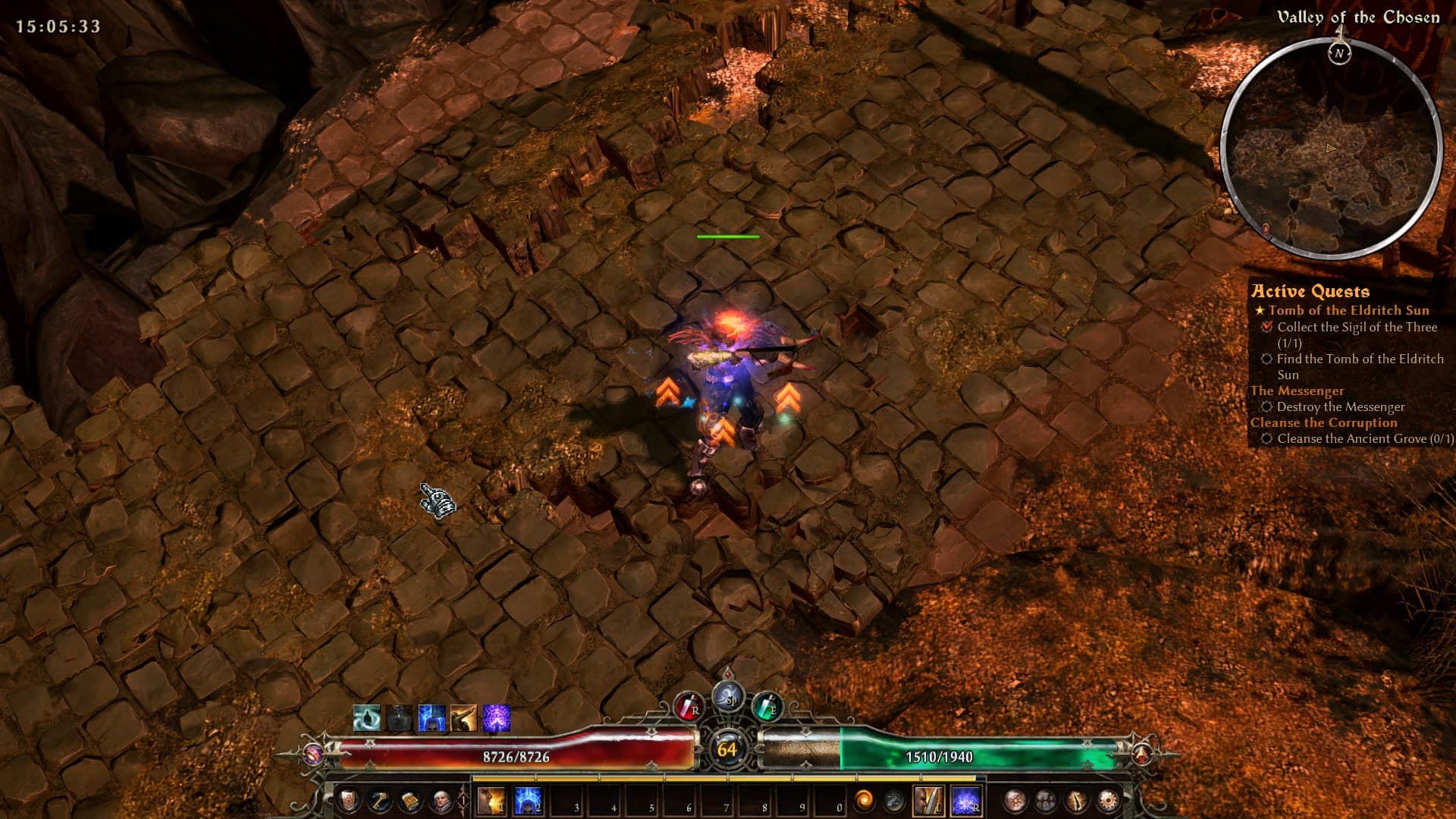Select the left mouse button sword skill
Screen dimensions: 1456x819
[929, 801]
